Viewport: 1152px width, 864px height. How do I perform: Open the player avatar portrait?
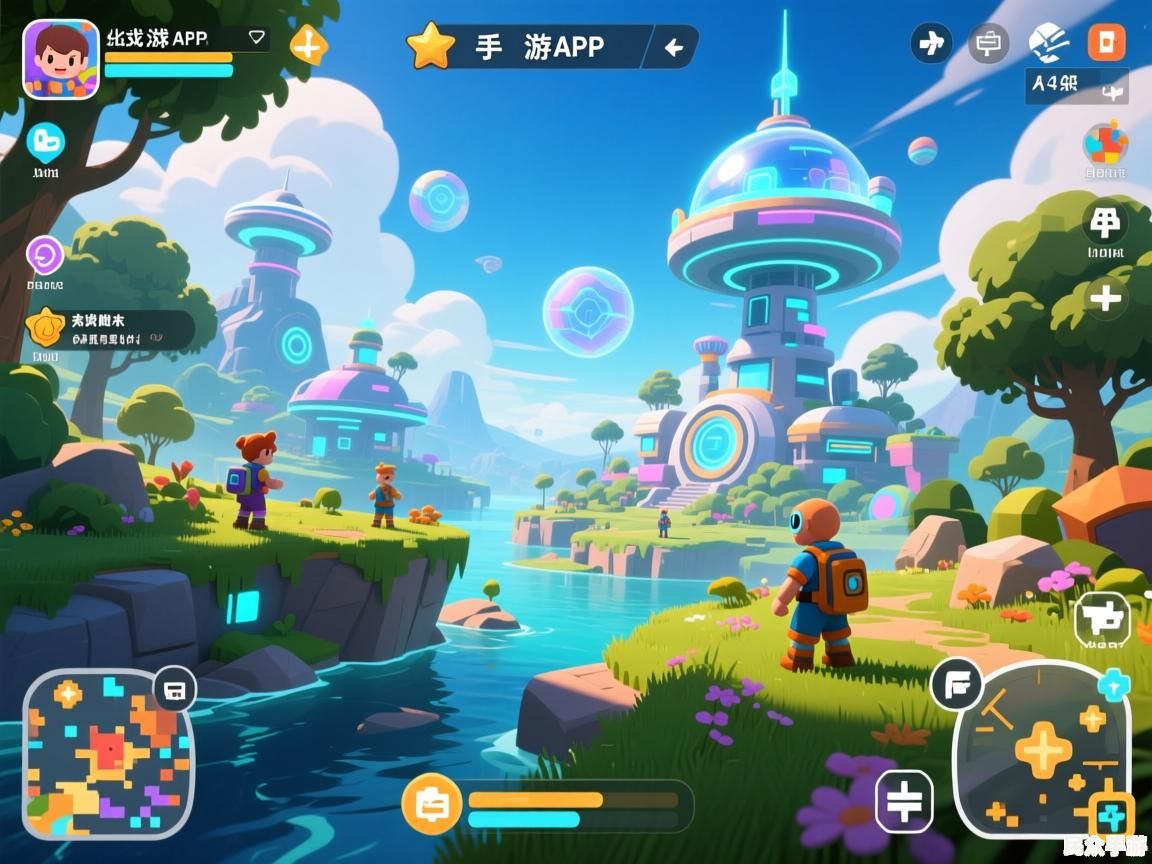[x=61, y=60]
